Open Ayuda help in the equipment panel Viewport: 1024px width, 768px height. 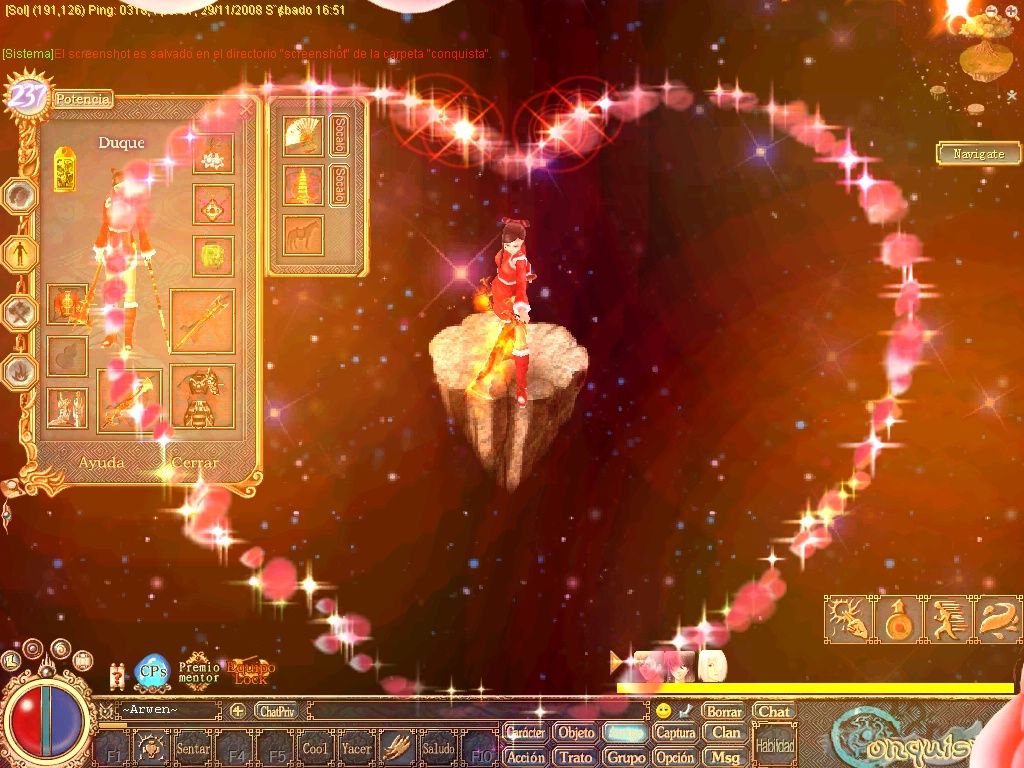click(x=102, y=463)
